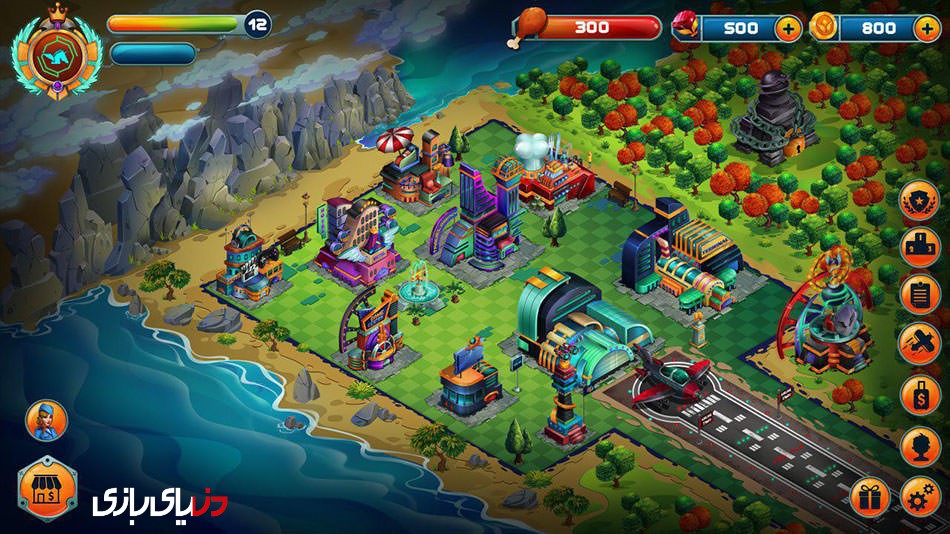The image size is (950, 534).
Task: Select the airplane flights button
Action: [919, 342]
